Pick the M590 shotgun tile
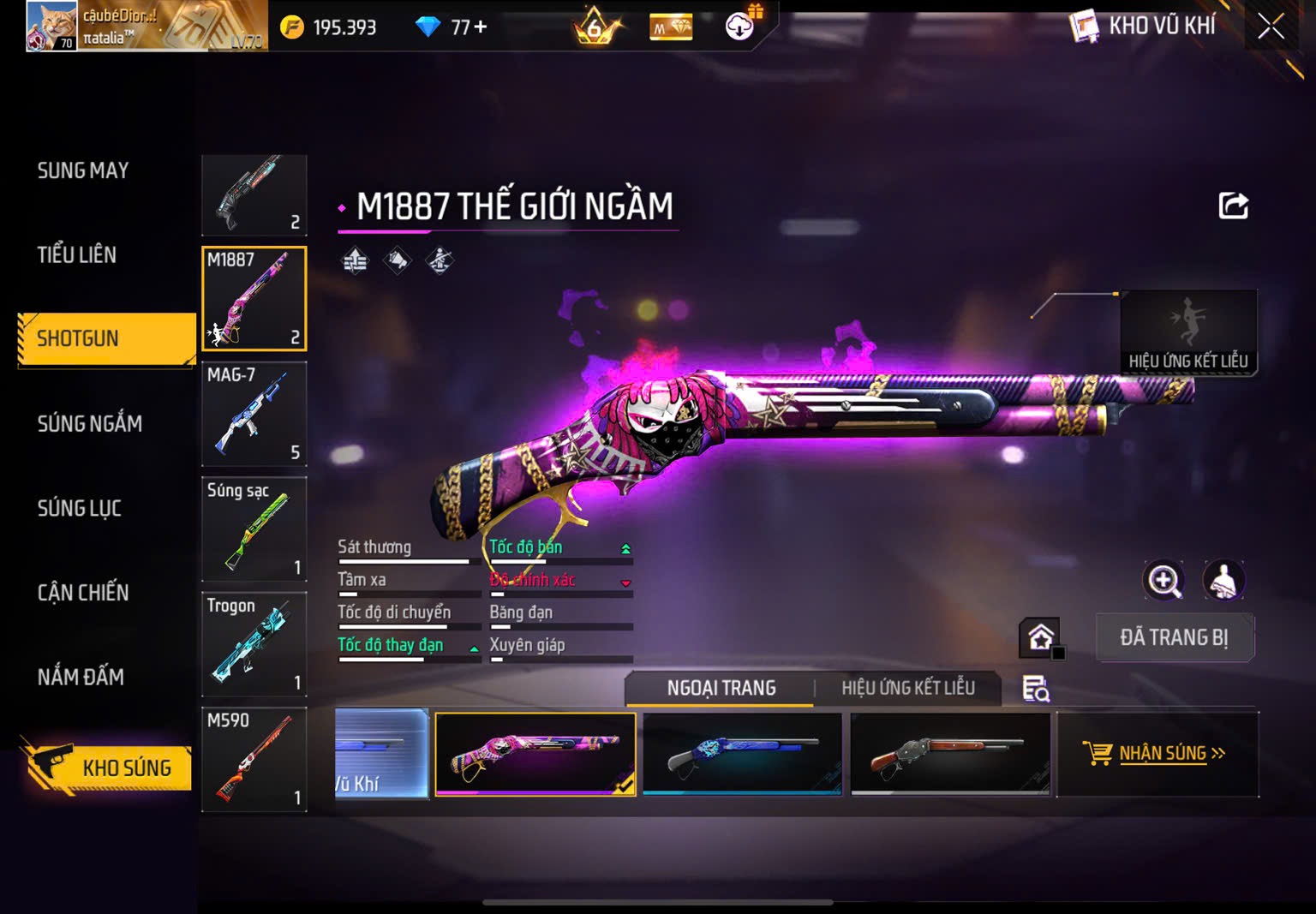 [x=254, y=760]
